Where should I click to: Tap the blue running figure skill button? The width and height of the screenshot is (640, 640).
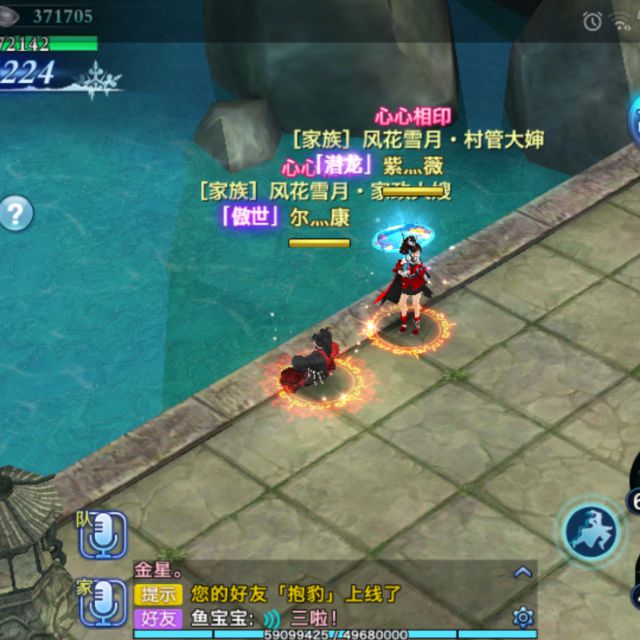[592, 530]
